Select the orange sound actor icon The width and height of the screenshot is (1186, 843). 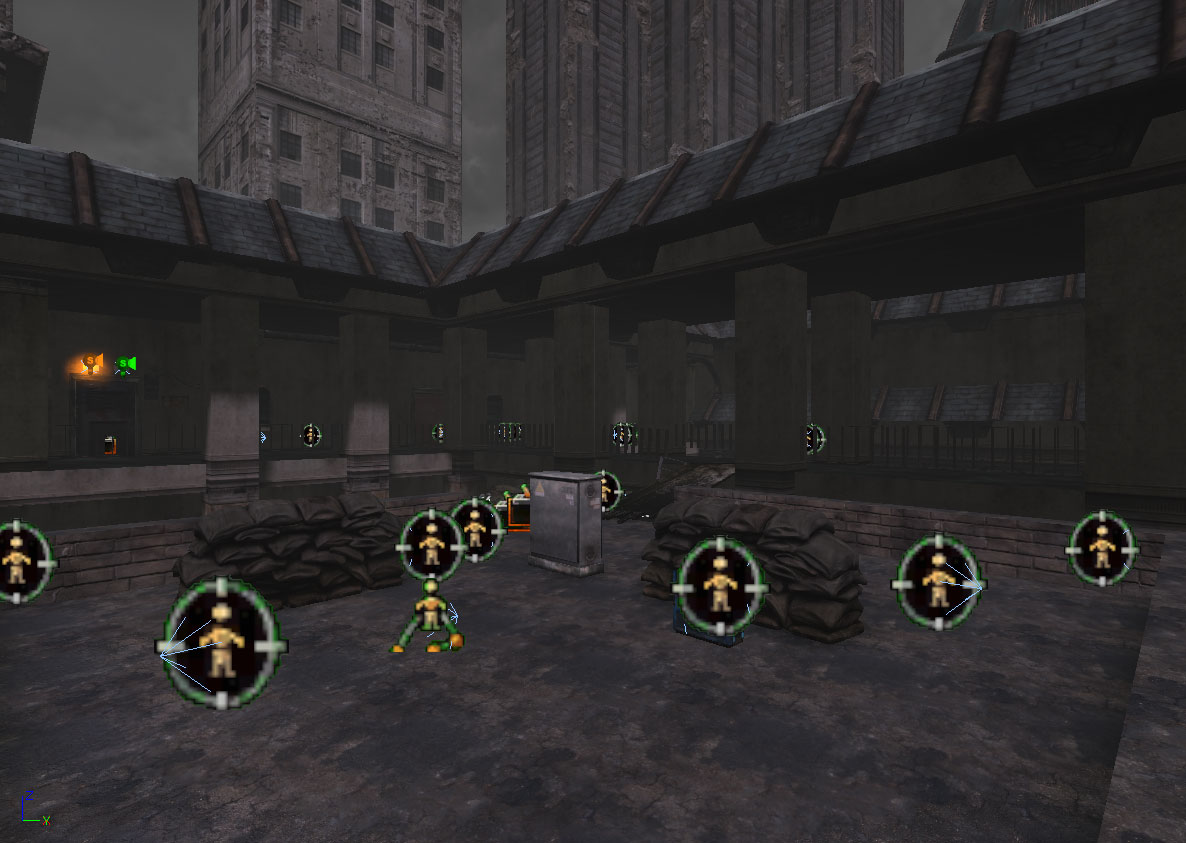(x=92, y=364)
